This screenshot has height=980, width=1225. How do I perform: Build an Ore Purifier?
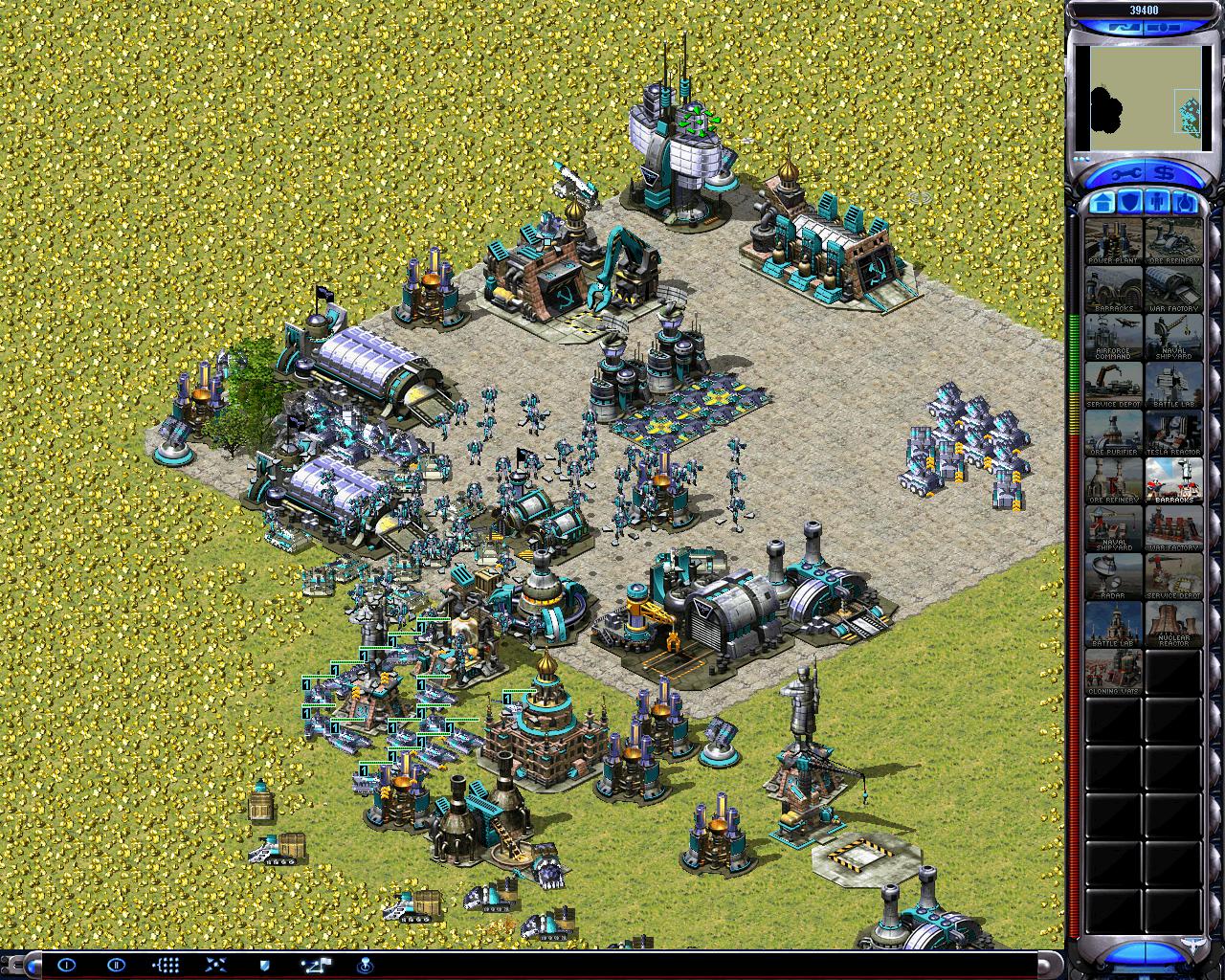point(1113,432)
